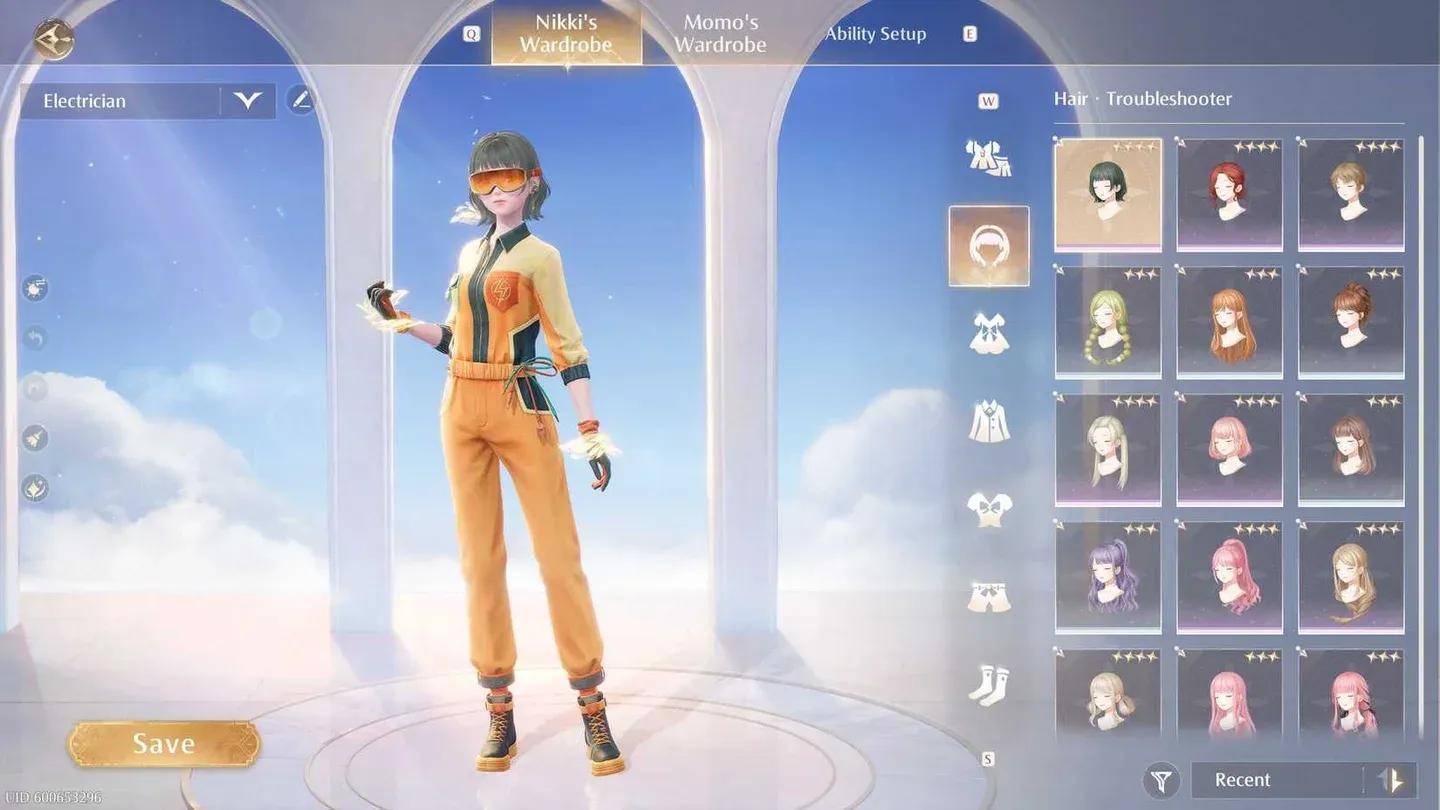Open the filter icon near Recent
The height and width of the screenshot is (810, 1440).
(x=1160, y=779)
